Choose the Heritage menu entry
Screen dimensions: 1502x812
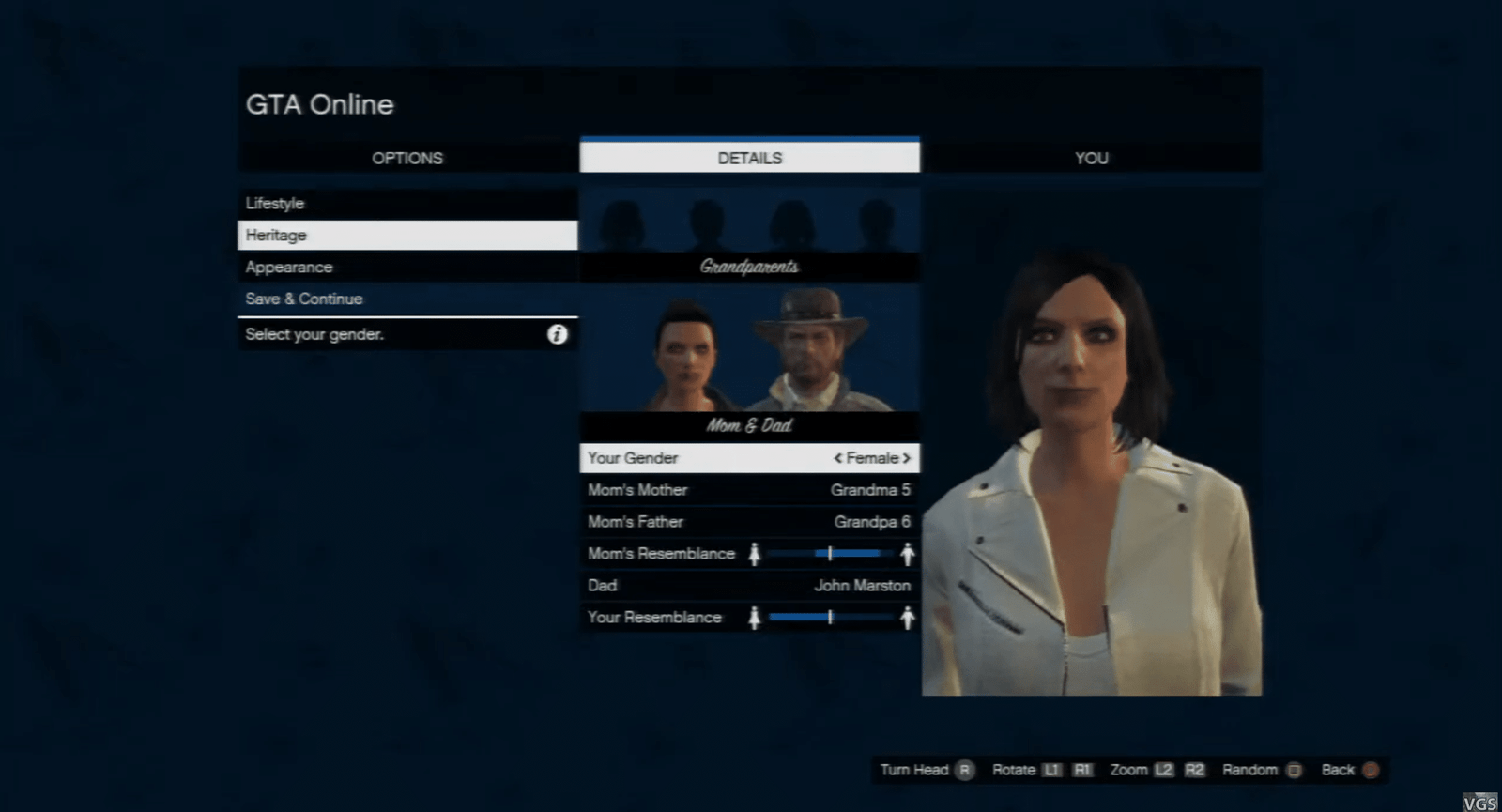point(407,235)
